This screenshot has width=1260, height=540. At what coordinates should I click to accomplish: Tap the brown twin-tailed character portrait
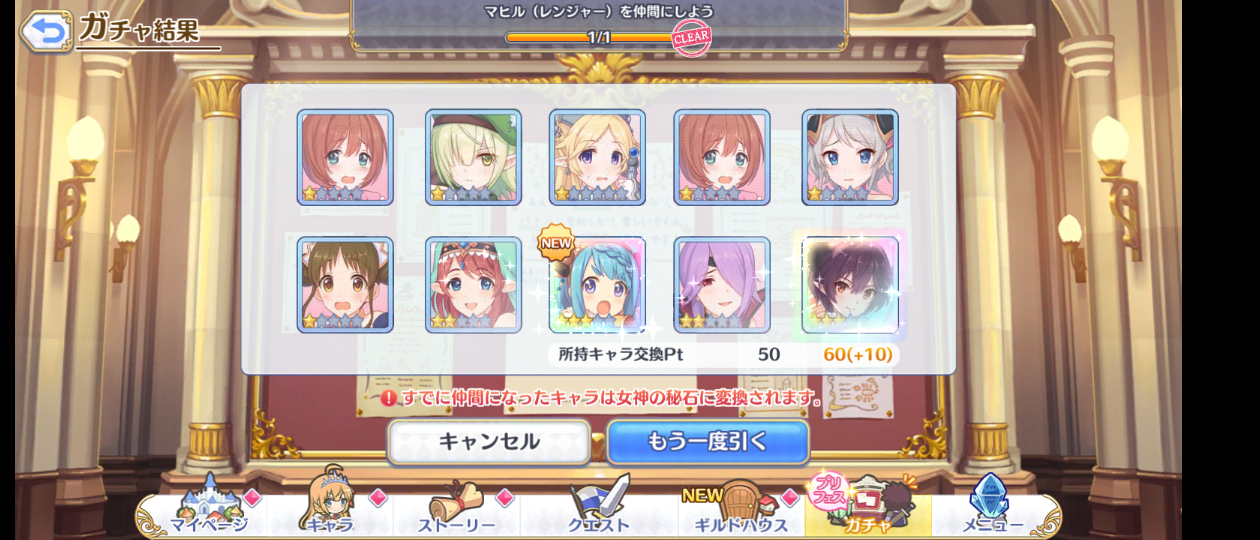pos(345,285)
